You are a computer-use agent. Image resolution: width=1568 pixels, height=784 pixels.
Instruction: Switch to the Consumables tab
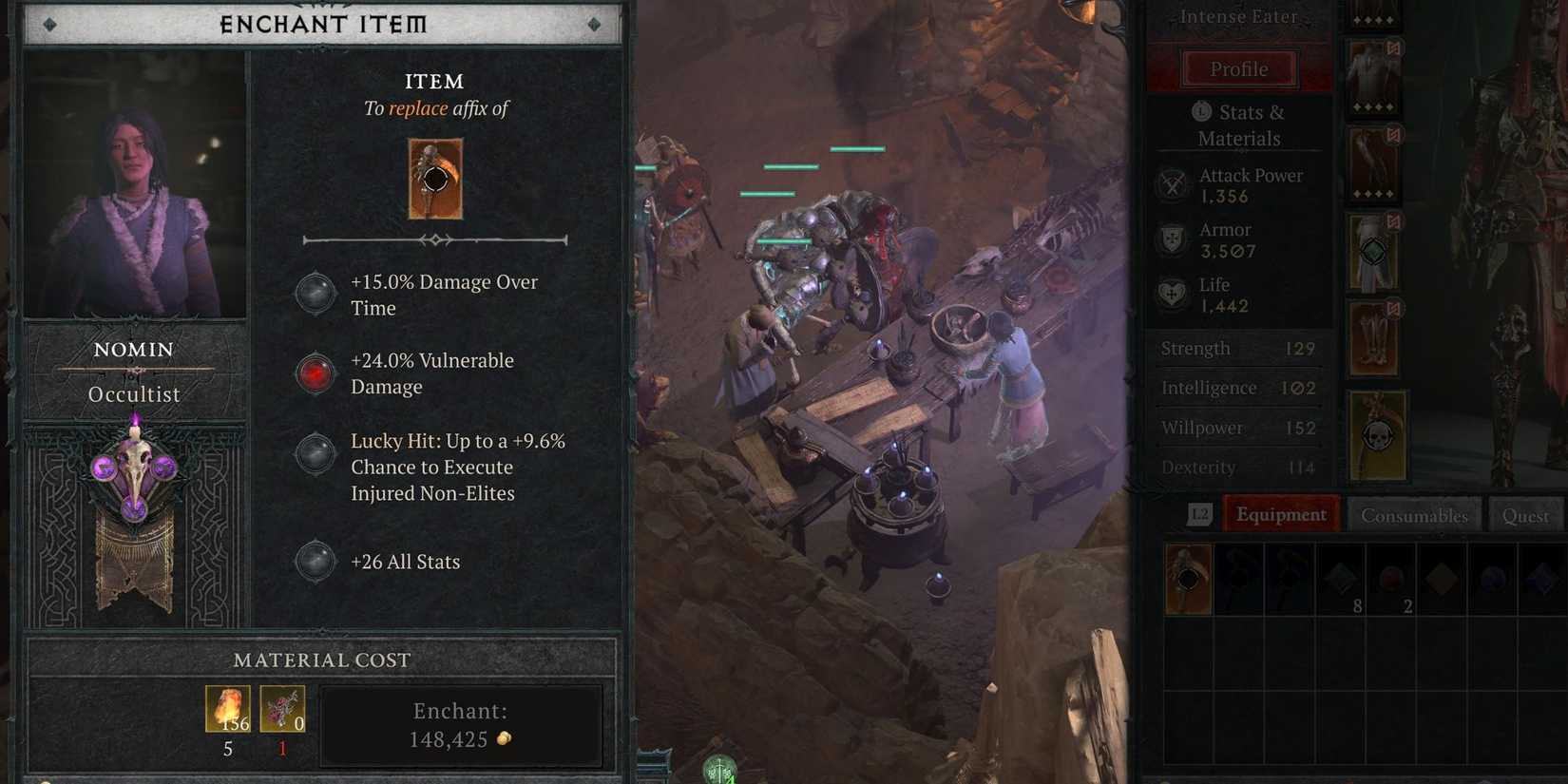pos(1414,514)
